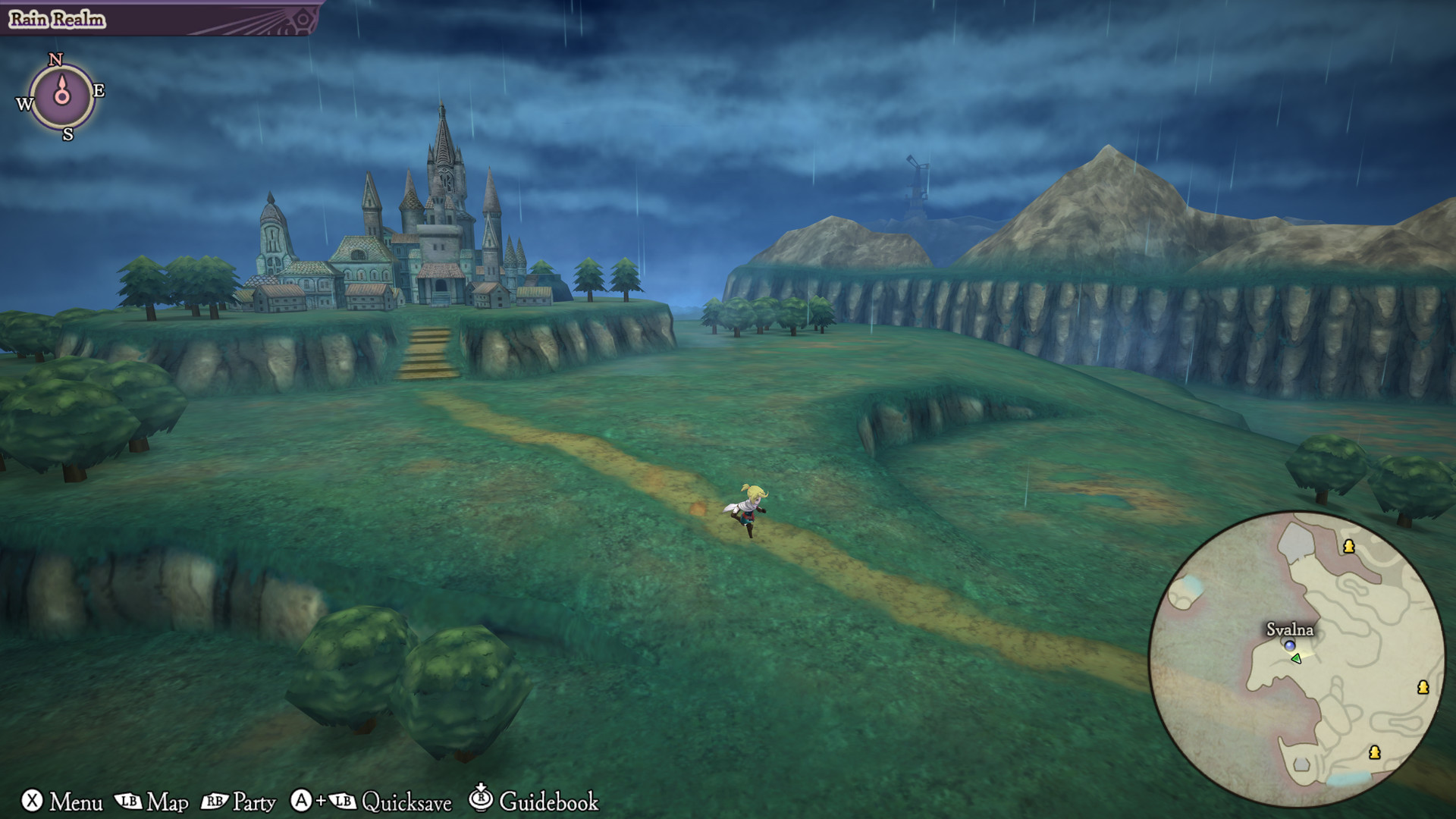The image size is (1456, 819).
Task: Click the Map prompt text
Action: click(168, 802)
